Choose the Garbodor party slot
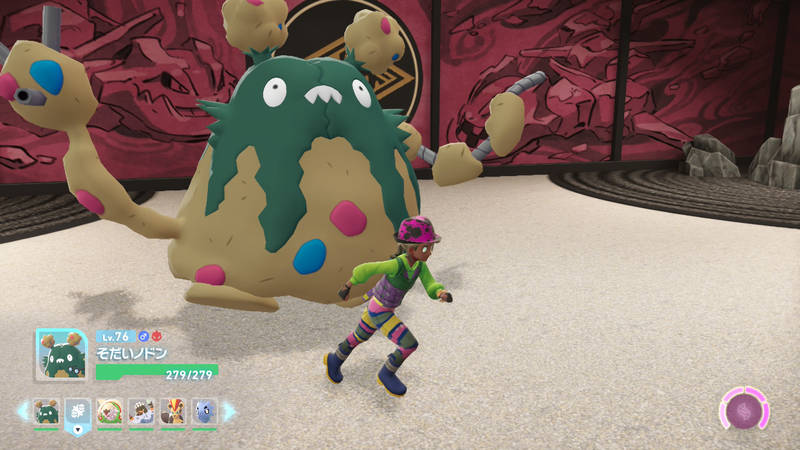This screenshot has width=800, height=450. coord(46,411)
